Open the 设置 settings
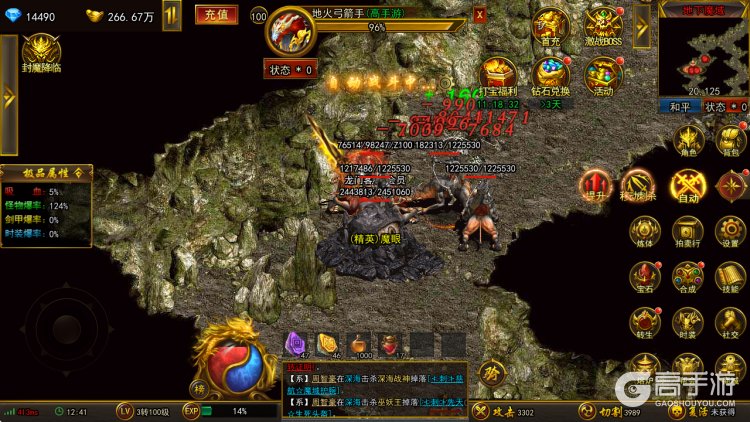This screenshot has width=750, height=422. click(x=731, y=231)
